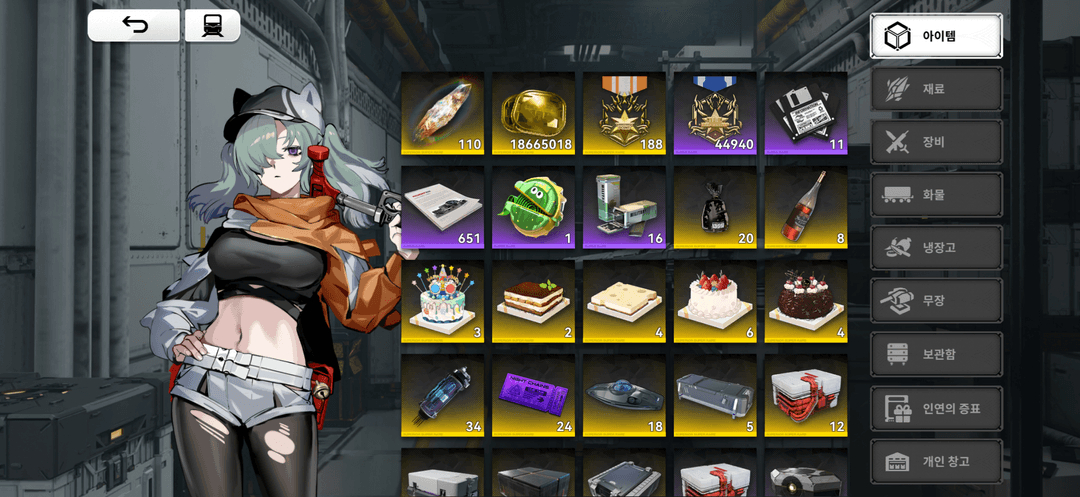Viewport: 1080px width, 497px height.
Task: Choose the 인연의 증표 tab
Action: tap(936, 408)
